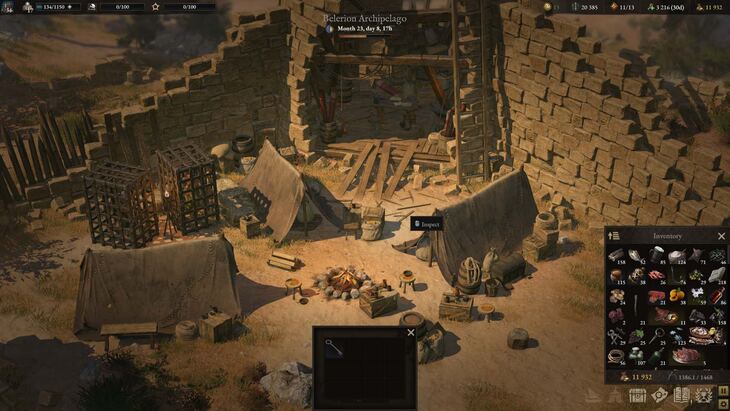730x411 pixels.
Task: Select the white flowers stack in inventory
Action: coord(697,294)
